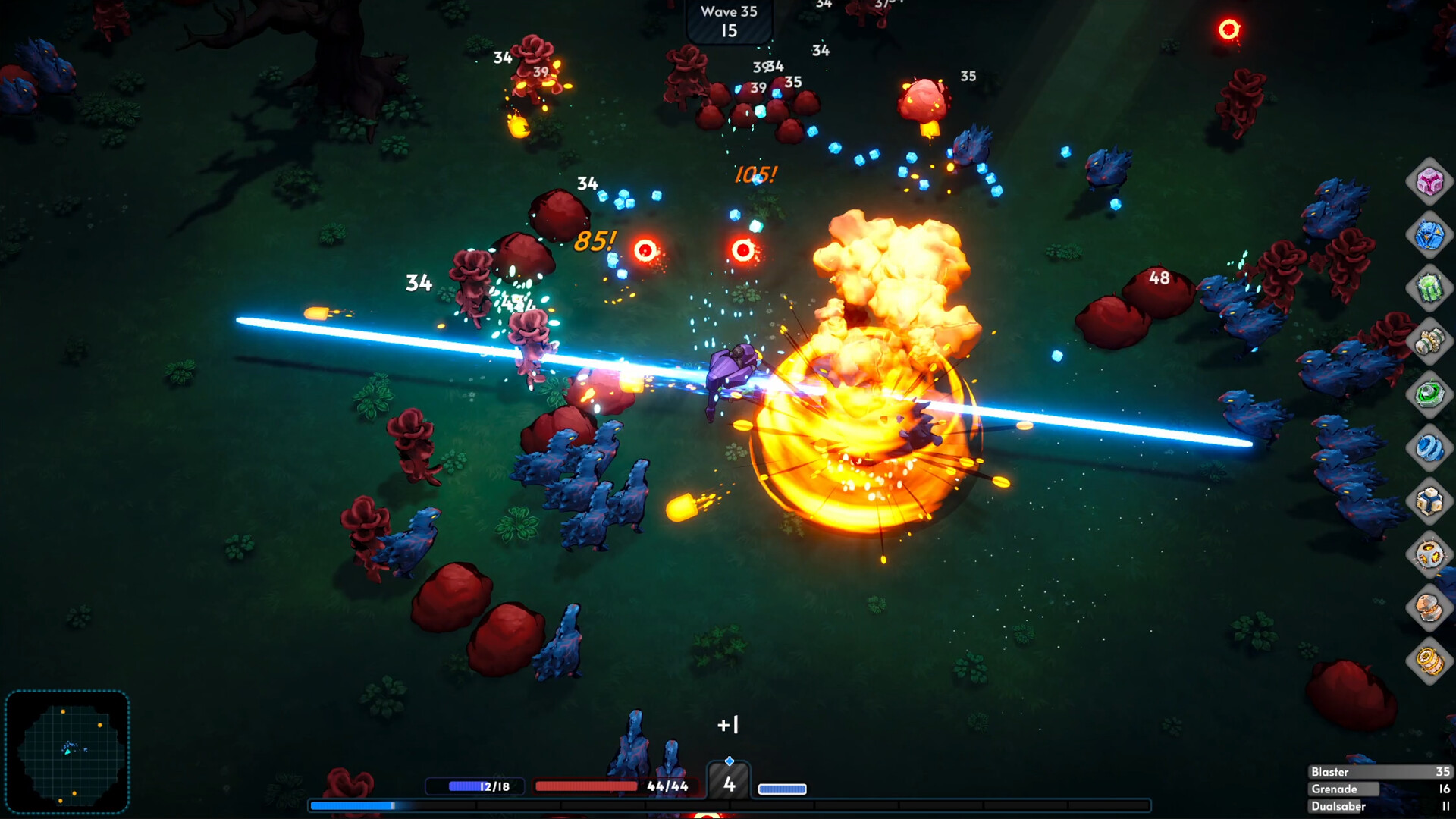This screenshot has height=819, width=1456.
Task: Open the circular arena minimap
Action: [x=67, y=752]
